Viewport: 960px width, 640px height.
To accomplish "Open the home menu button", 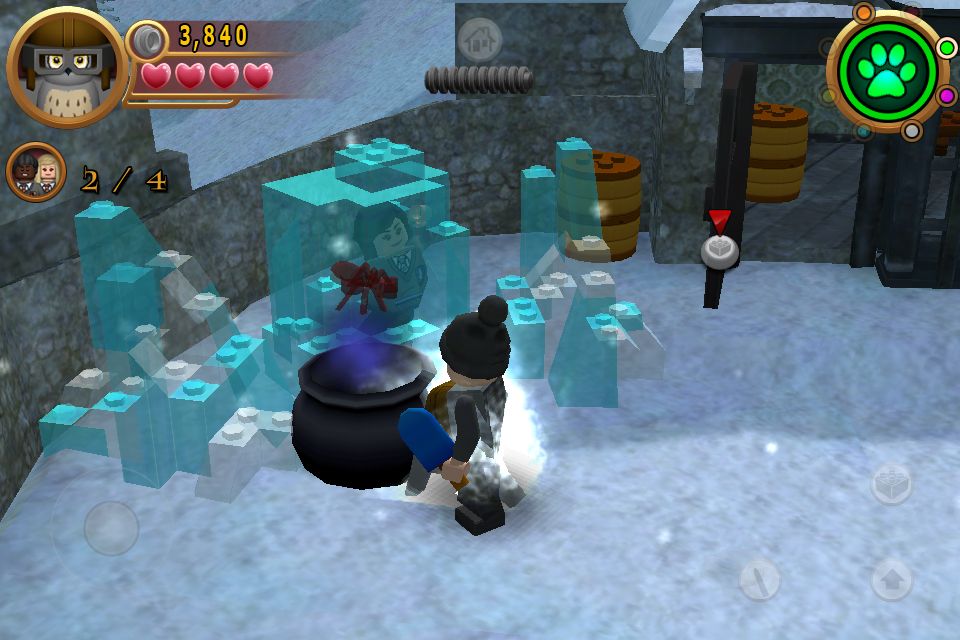I will [x=479, y=40].
